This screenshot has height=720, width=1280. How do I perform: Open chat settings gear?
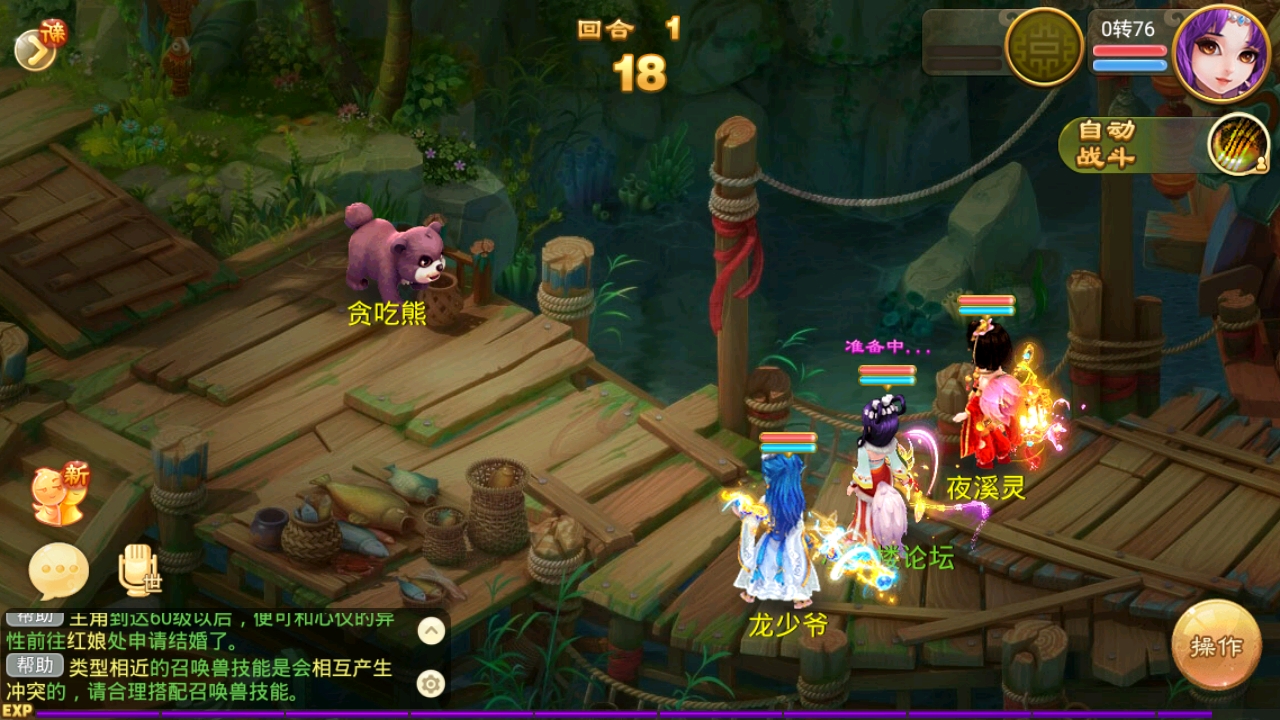(431, 684)
